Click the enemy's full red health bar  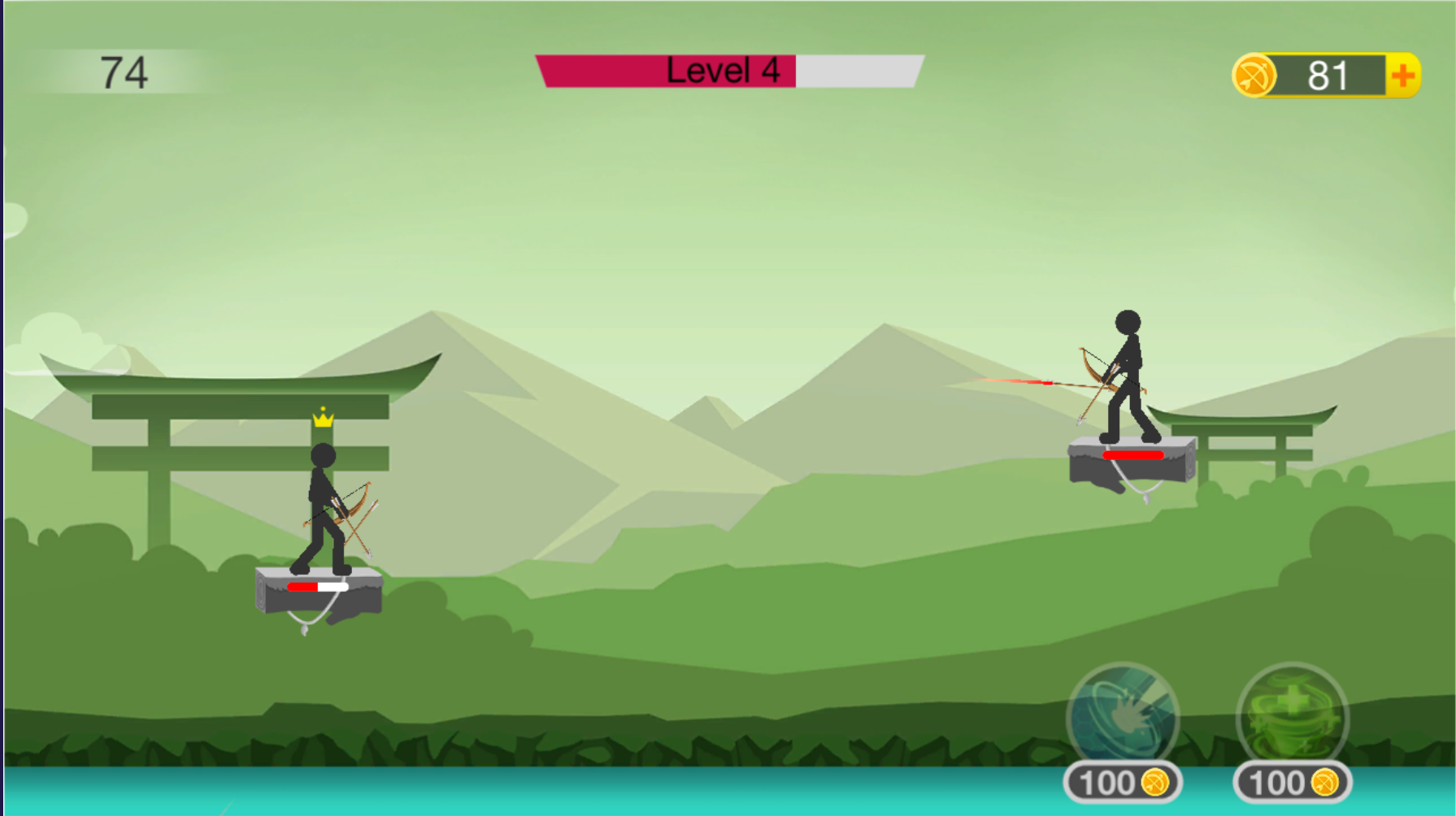point(1135,456)
